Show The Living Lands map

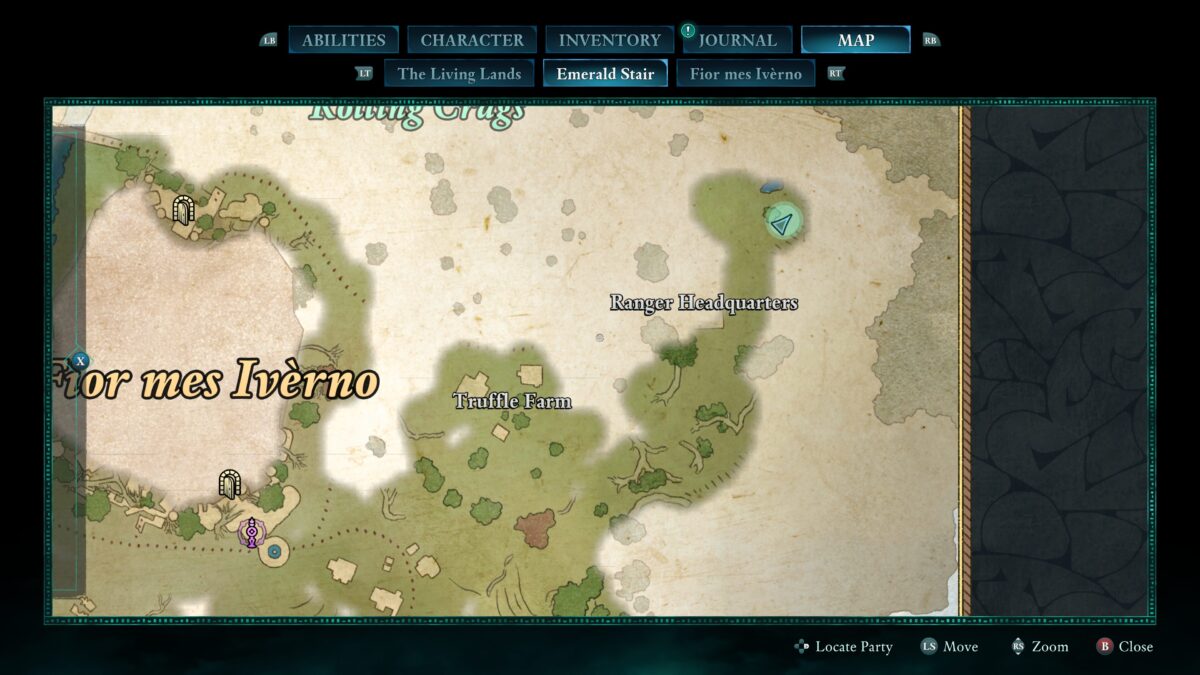459,73
